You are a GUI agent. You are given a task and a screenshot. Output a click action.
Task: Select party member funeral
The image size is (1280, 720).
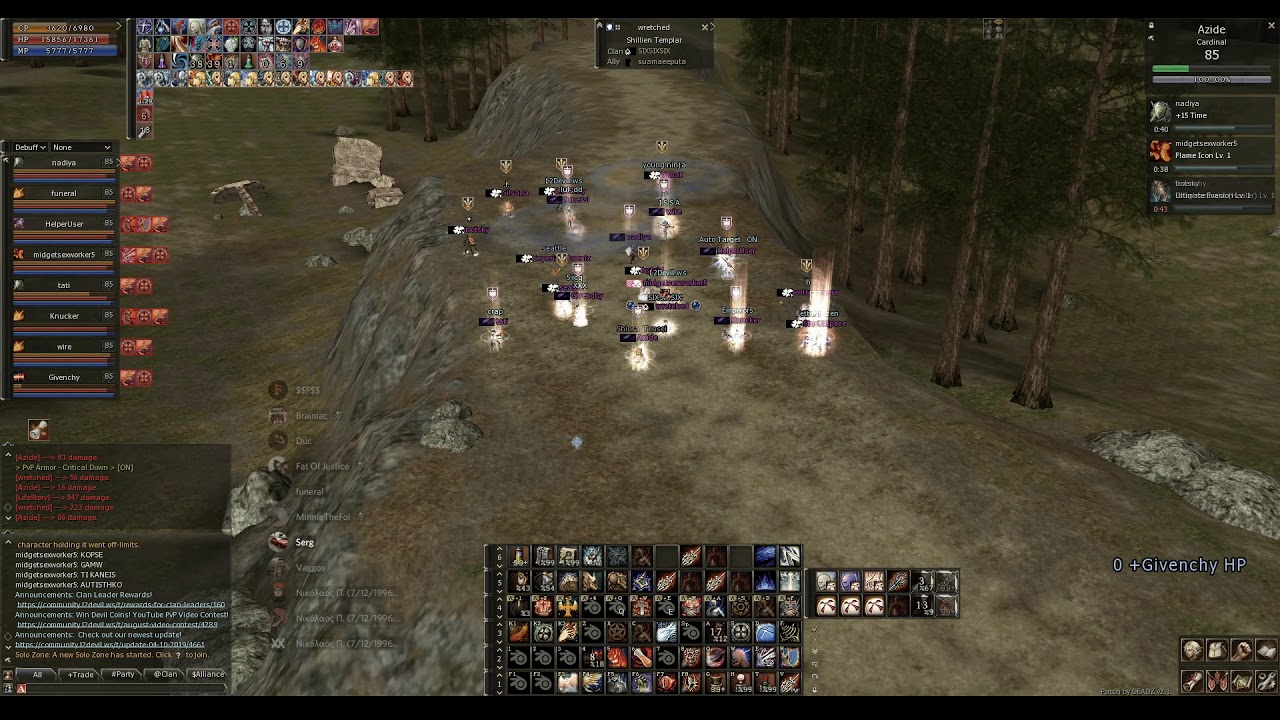click(63, 194)
